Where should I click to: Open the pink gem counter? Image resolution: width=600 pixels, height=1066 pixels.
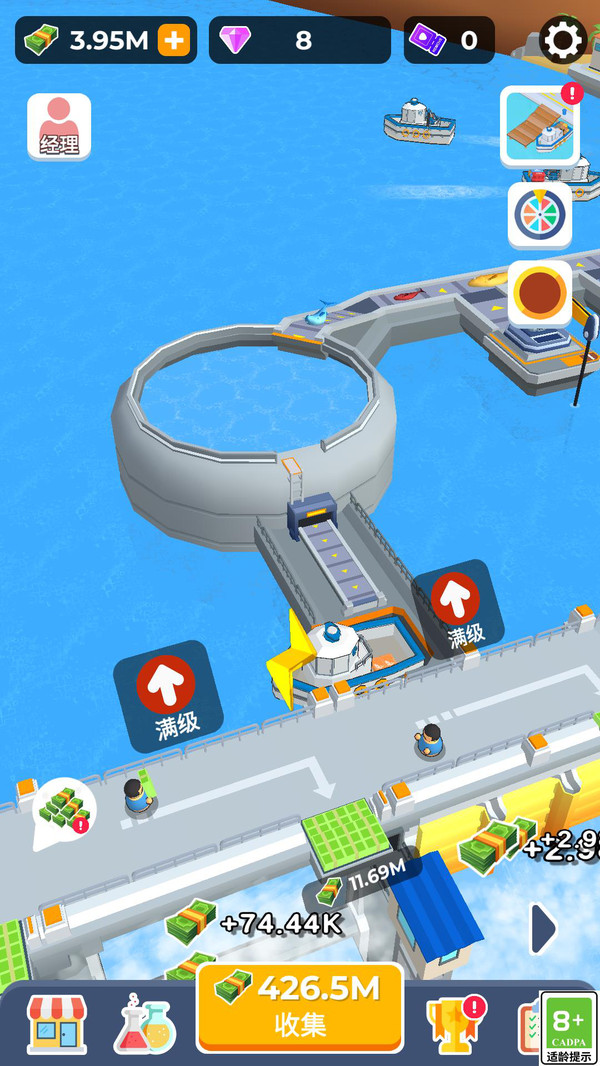point(299,41)
